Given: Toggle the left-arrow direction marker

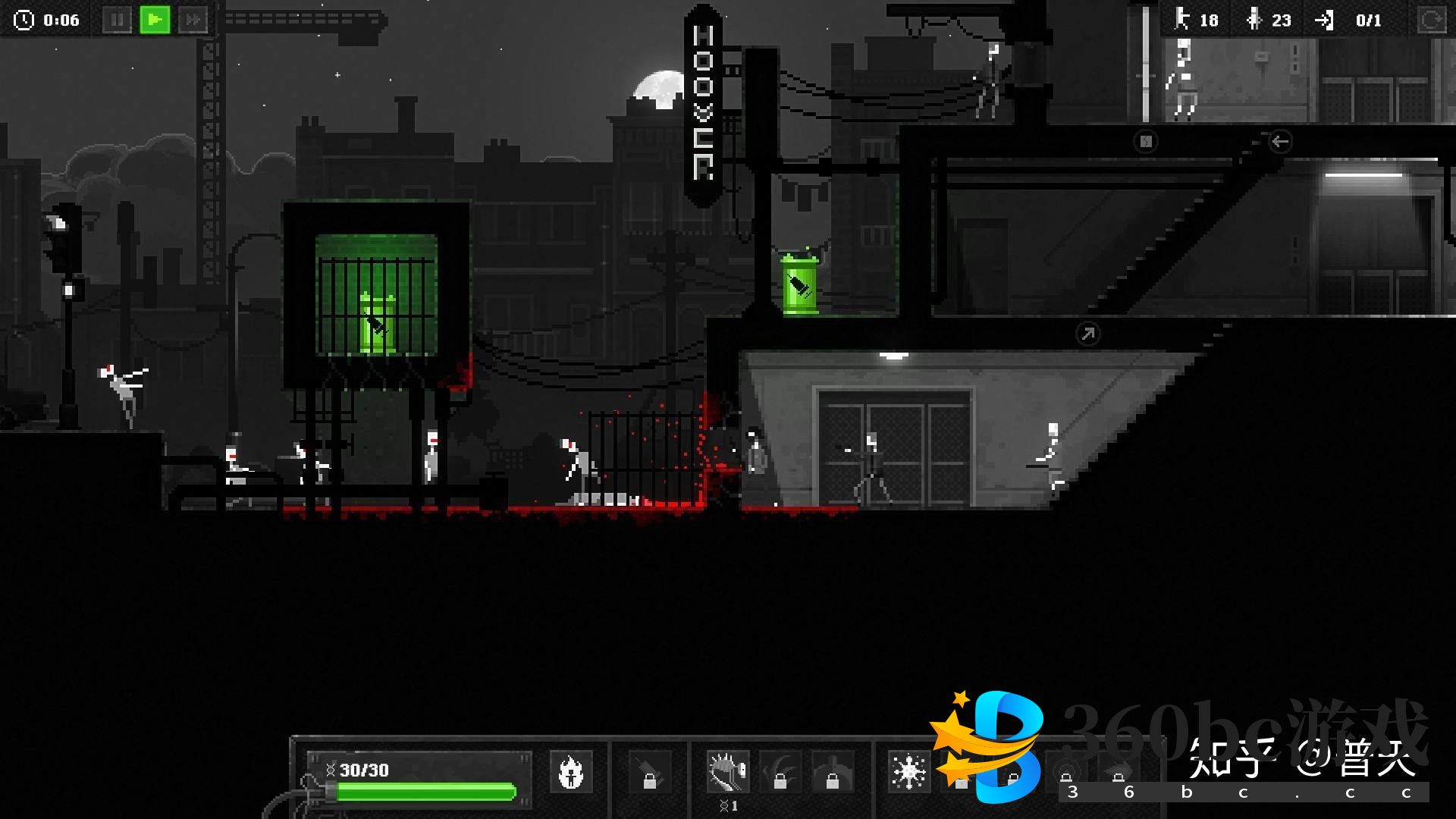Looking at the screenshot, I should (1280, 141).
